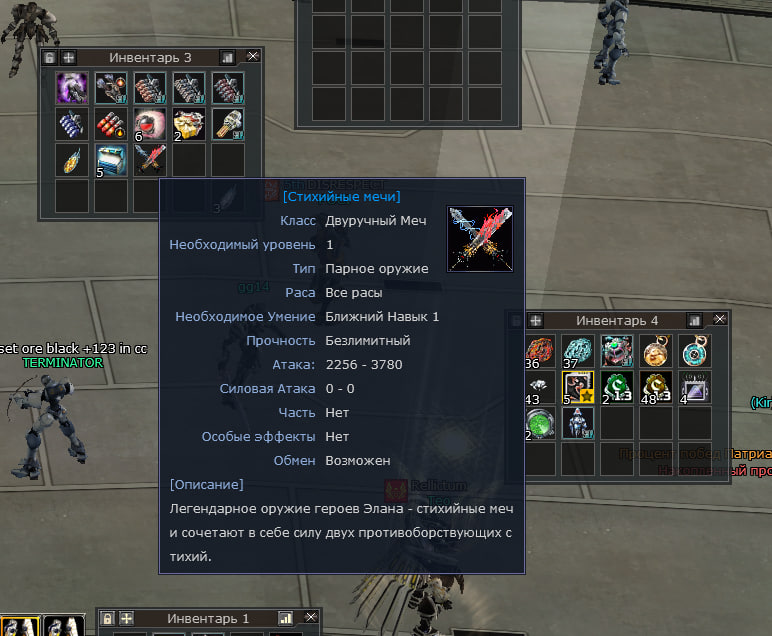Image resolution: width=772 pixels, height=636 pixels.
Task: Select the yellow-bordered star item
Action: (578, 386)
